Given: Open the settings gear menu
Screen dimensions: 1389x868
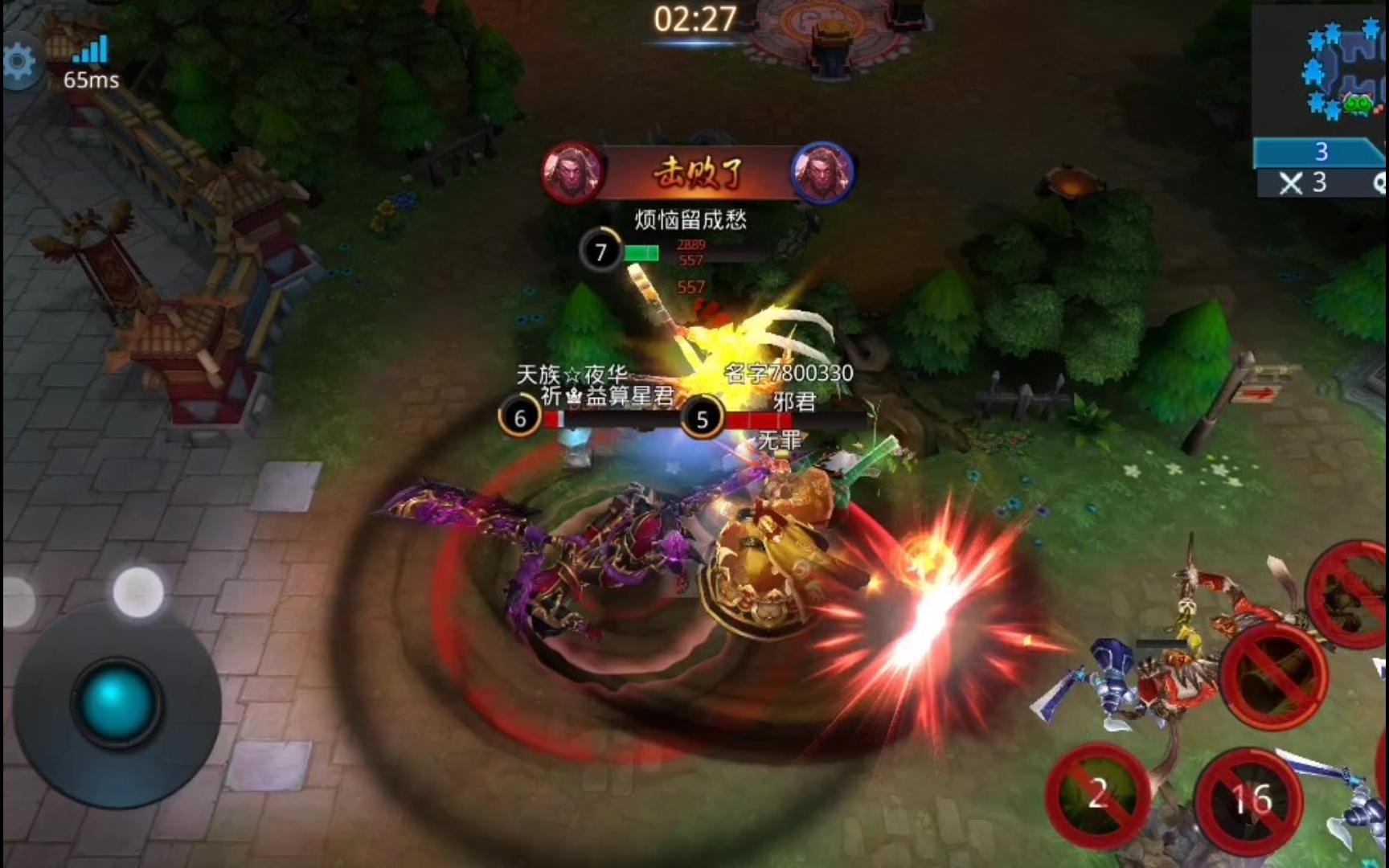Looking at the screenshot, I should (x=19, y=63).
